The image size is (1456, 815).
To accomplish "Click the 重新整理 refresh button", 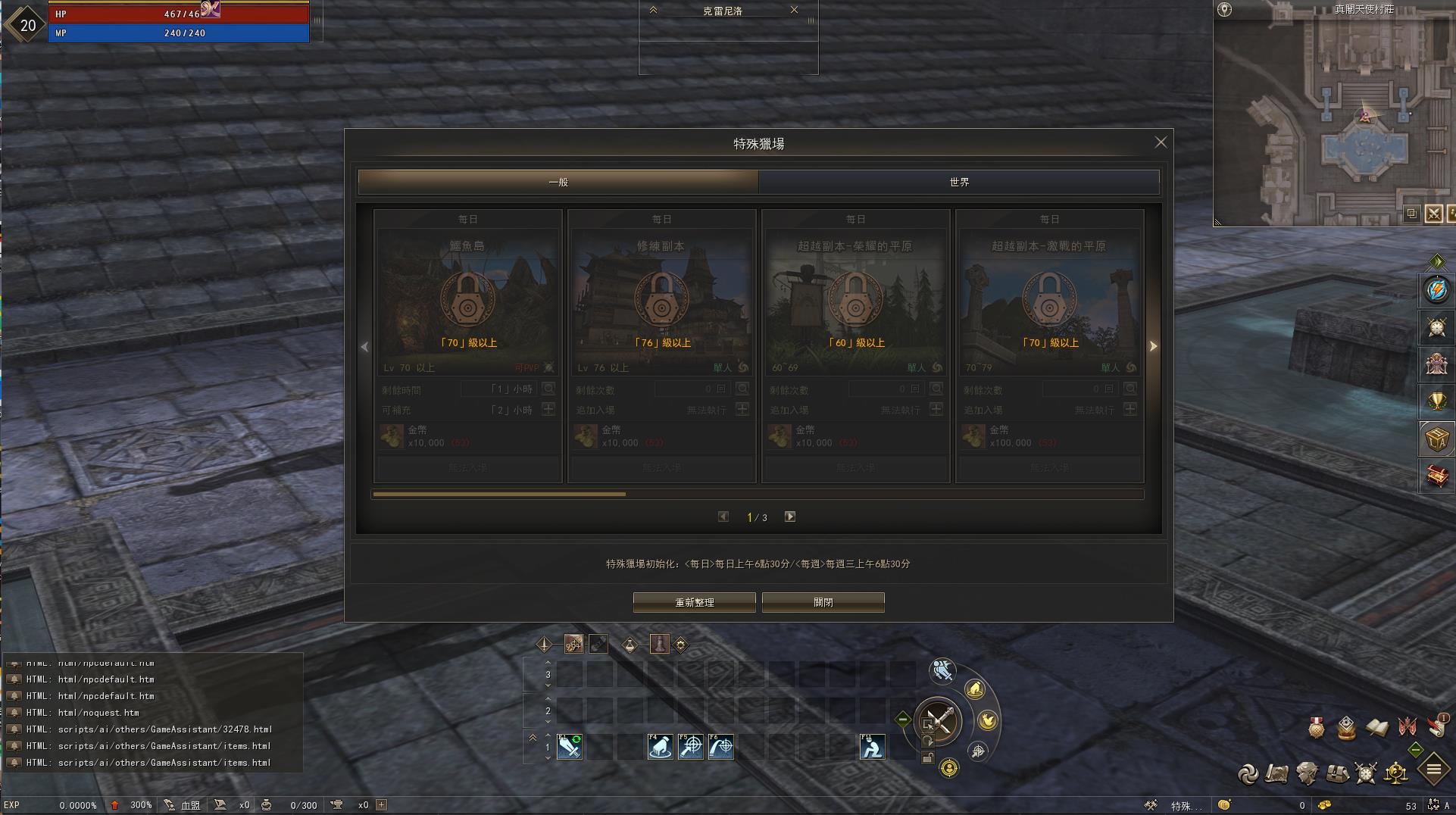I will click(x=694, y=602).
